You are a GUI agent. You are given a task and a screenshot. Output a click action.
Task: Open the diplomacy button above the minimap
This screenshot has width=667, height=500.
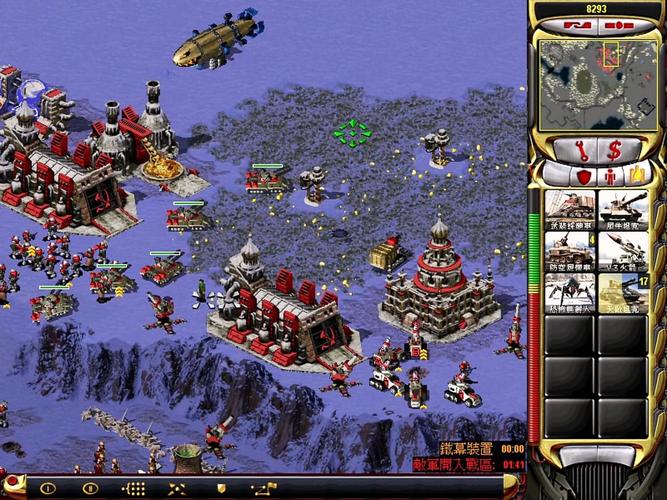click(614, 24)
